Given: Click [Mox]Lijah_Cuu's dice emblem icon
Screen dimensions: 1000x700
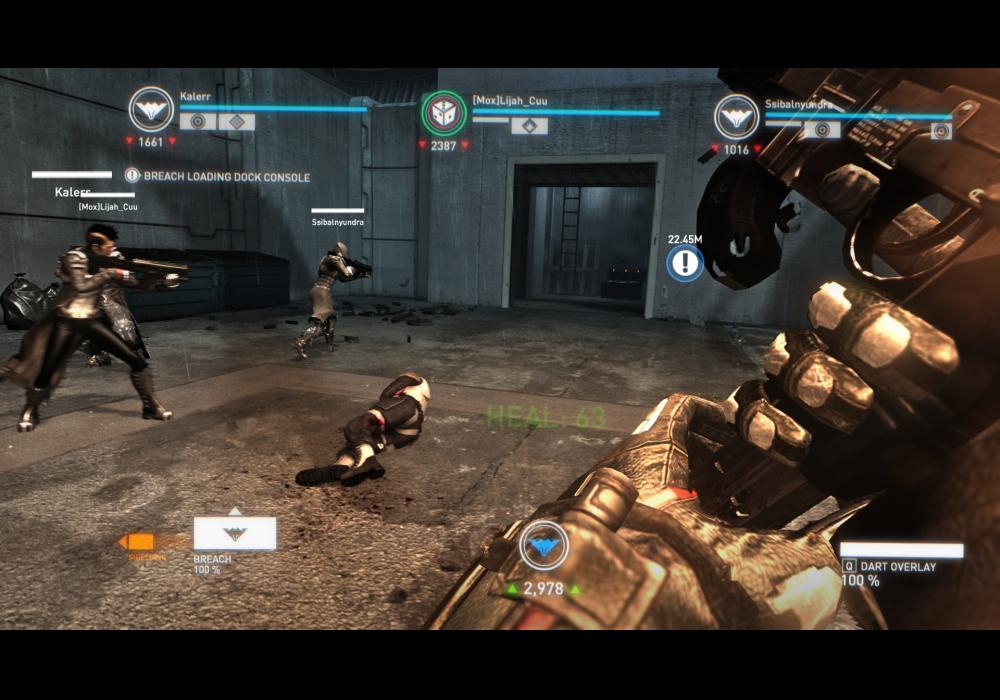Looking at the screenshot, I should pos(443,113).
